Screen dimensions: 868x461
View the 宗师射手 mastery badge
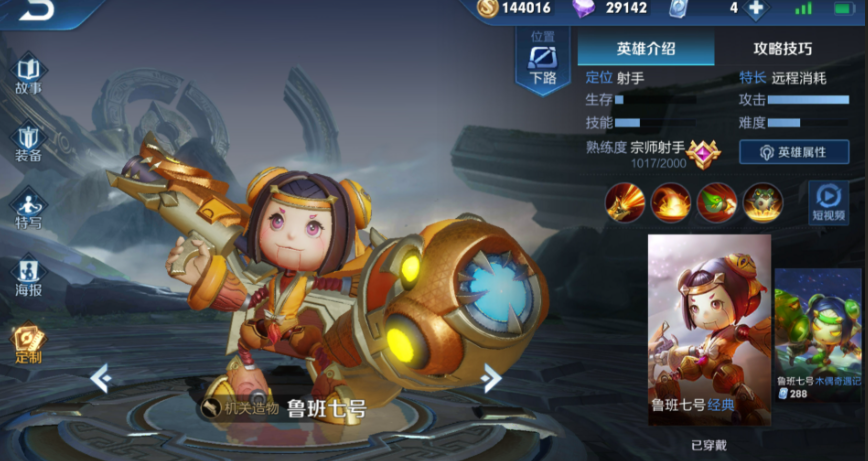[x=703, y=153]
